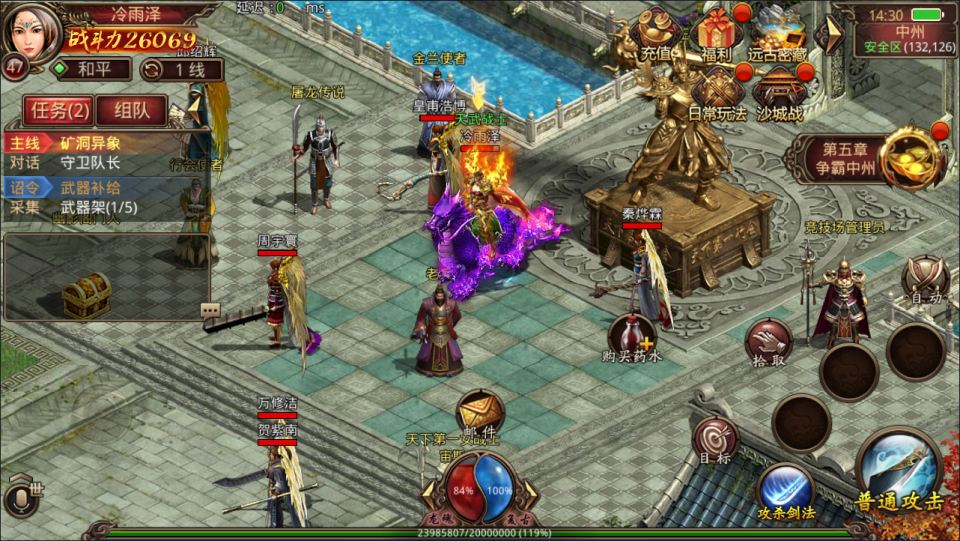Use the 普通攻击 normal attack button
The width and height of the screenshot is (960, 541).
coord(898,471)
